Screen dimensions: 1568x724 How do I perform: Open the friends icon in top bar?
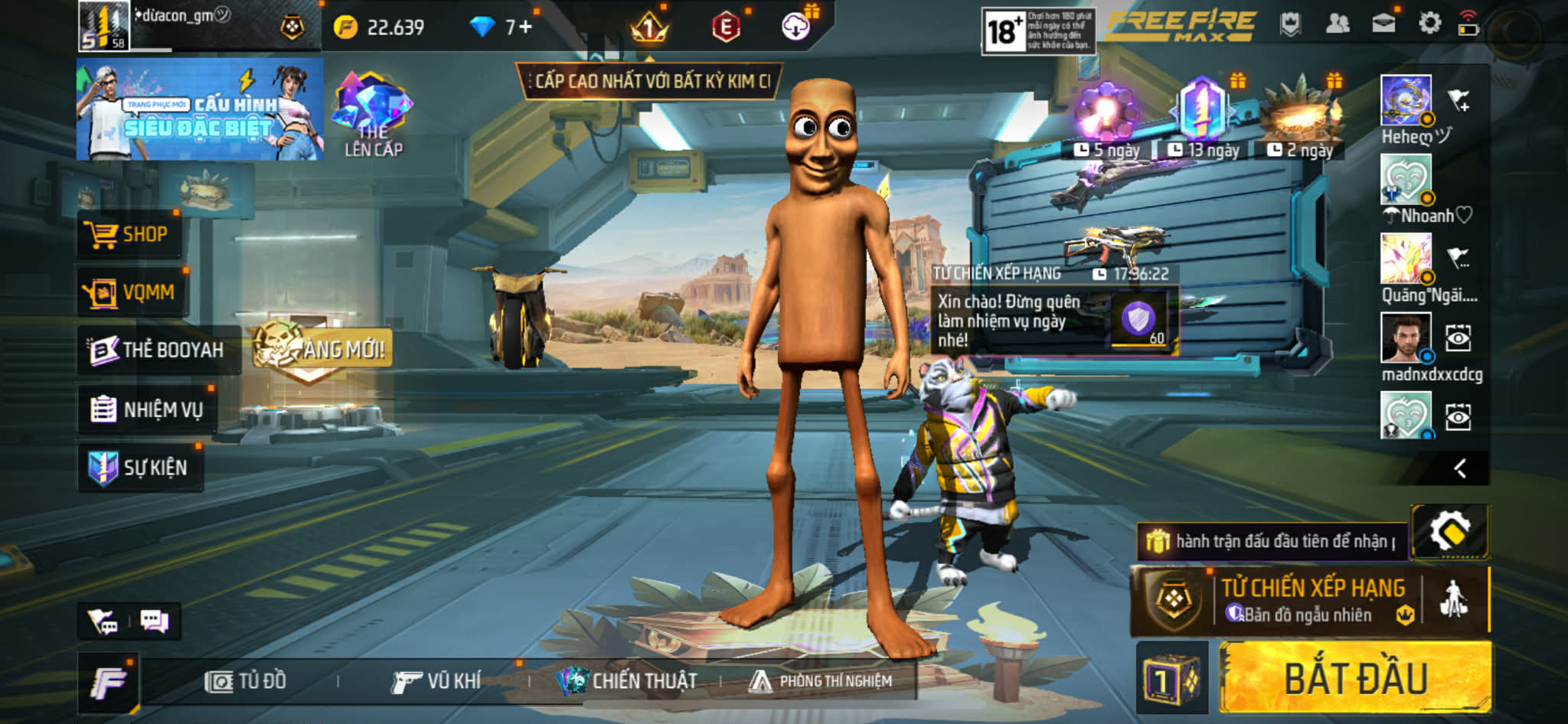coord(1337,24)
